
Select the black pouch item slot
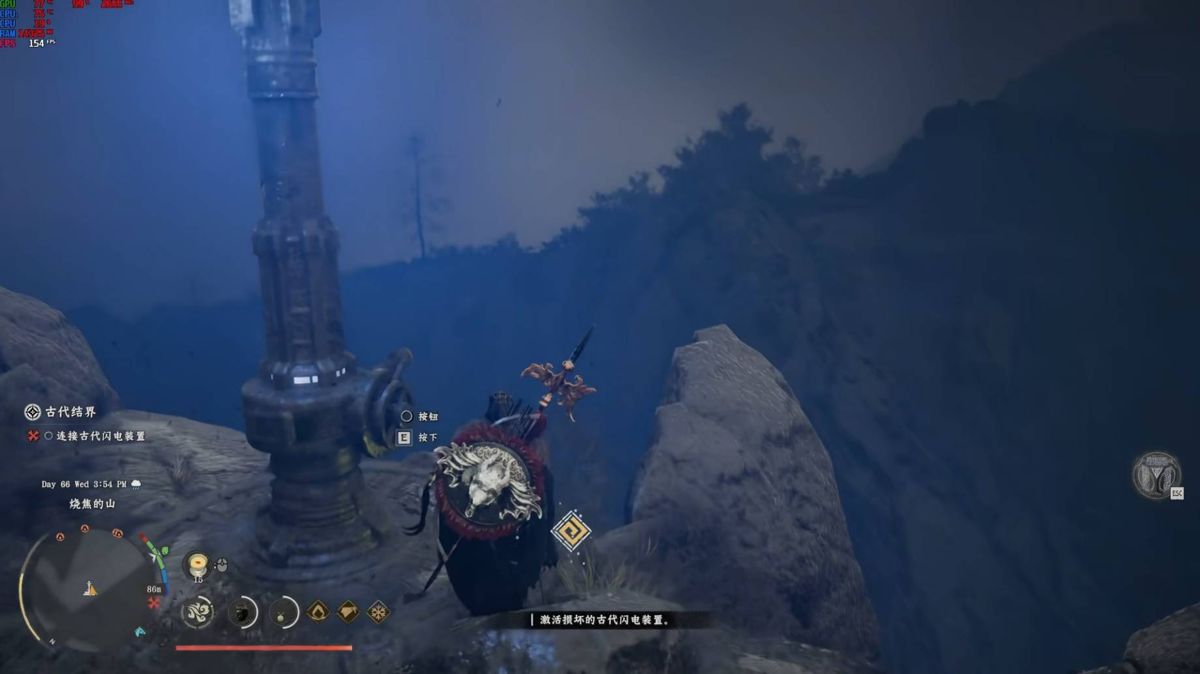(x=241, y=611)
